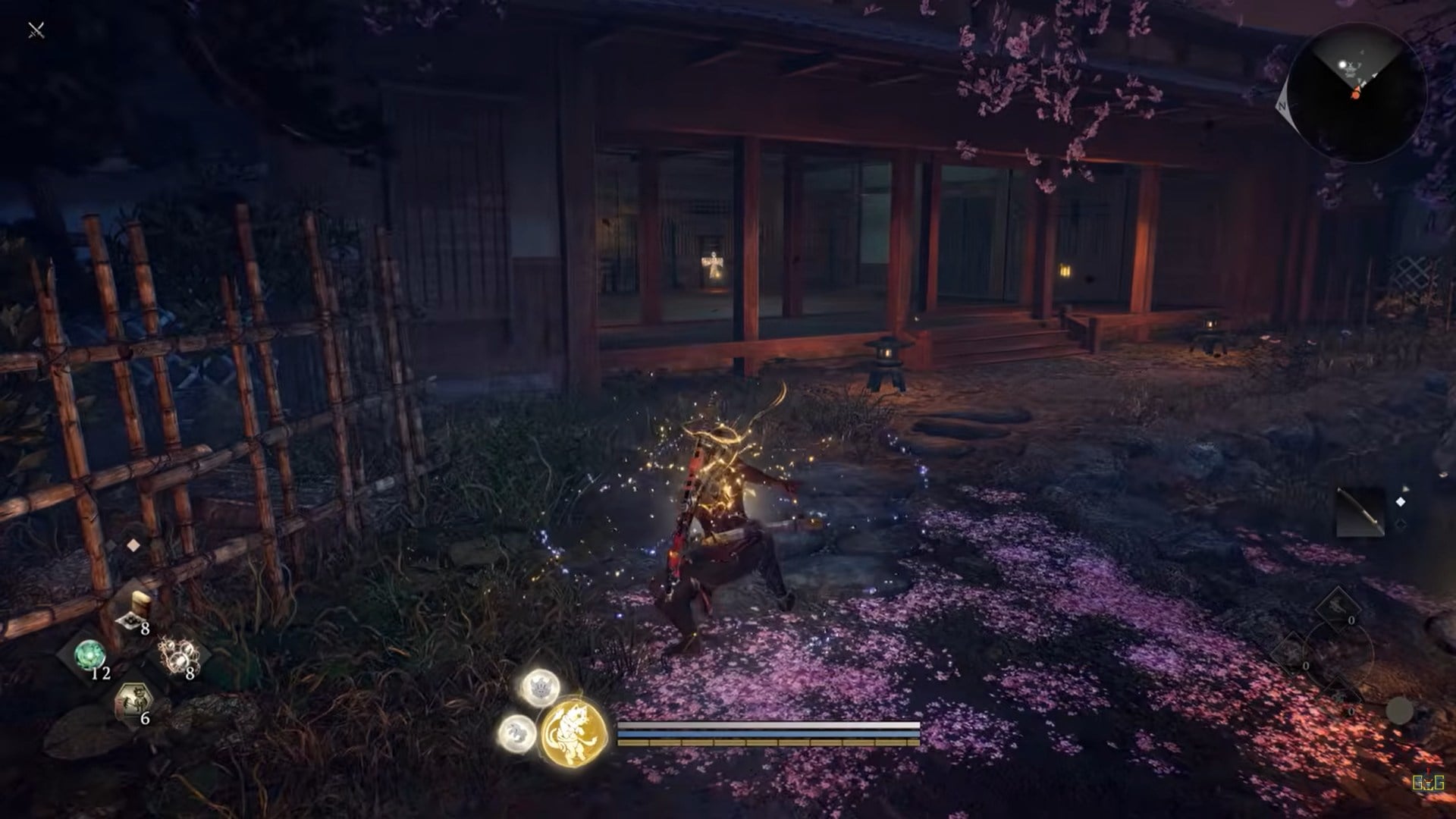Click the N compass marker on the minimap
1456x819 pixels.
1285,107
